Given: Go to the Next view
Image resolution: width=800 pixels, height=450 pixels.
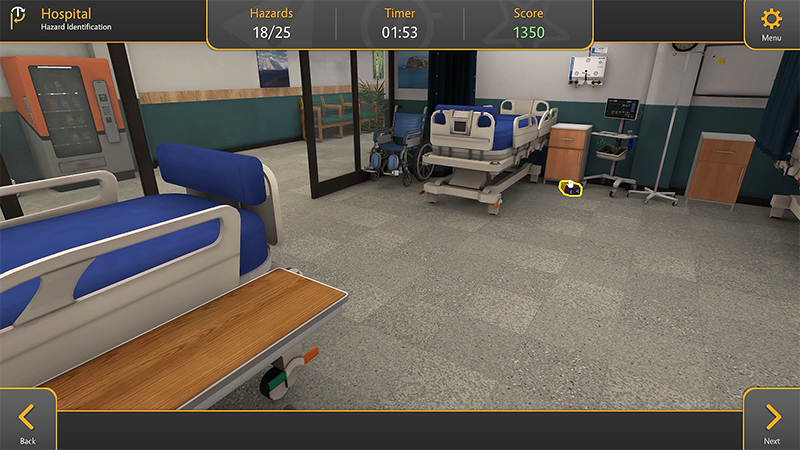Looking at the screenshot, I should pyautogui.click(x=772, y=420).
